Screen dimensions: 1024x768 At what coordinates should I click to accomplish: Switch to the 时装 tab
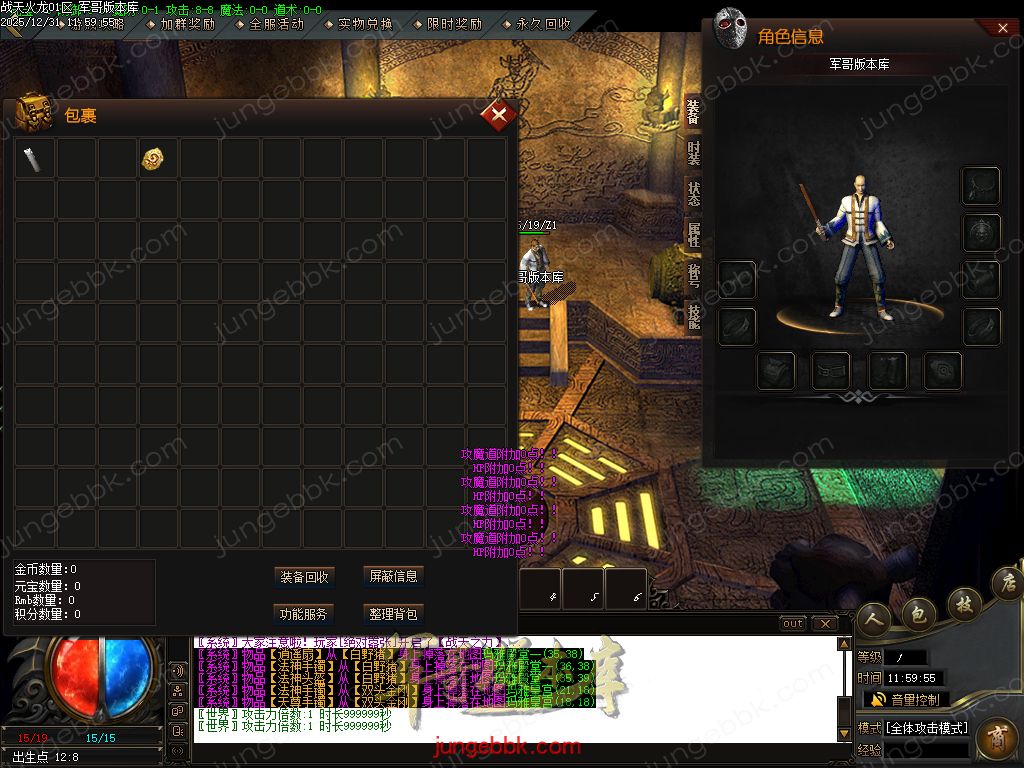point(693,153)
